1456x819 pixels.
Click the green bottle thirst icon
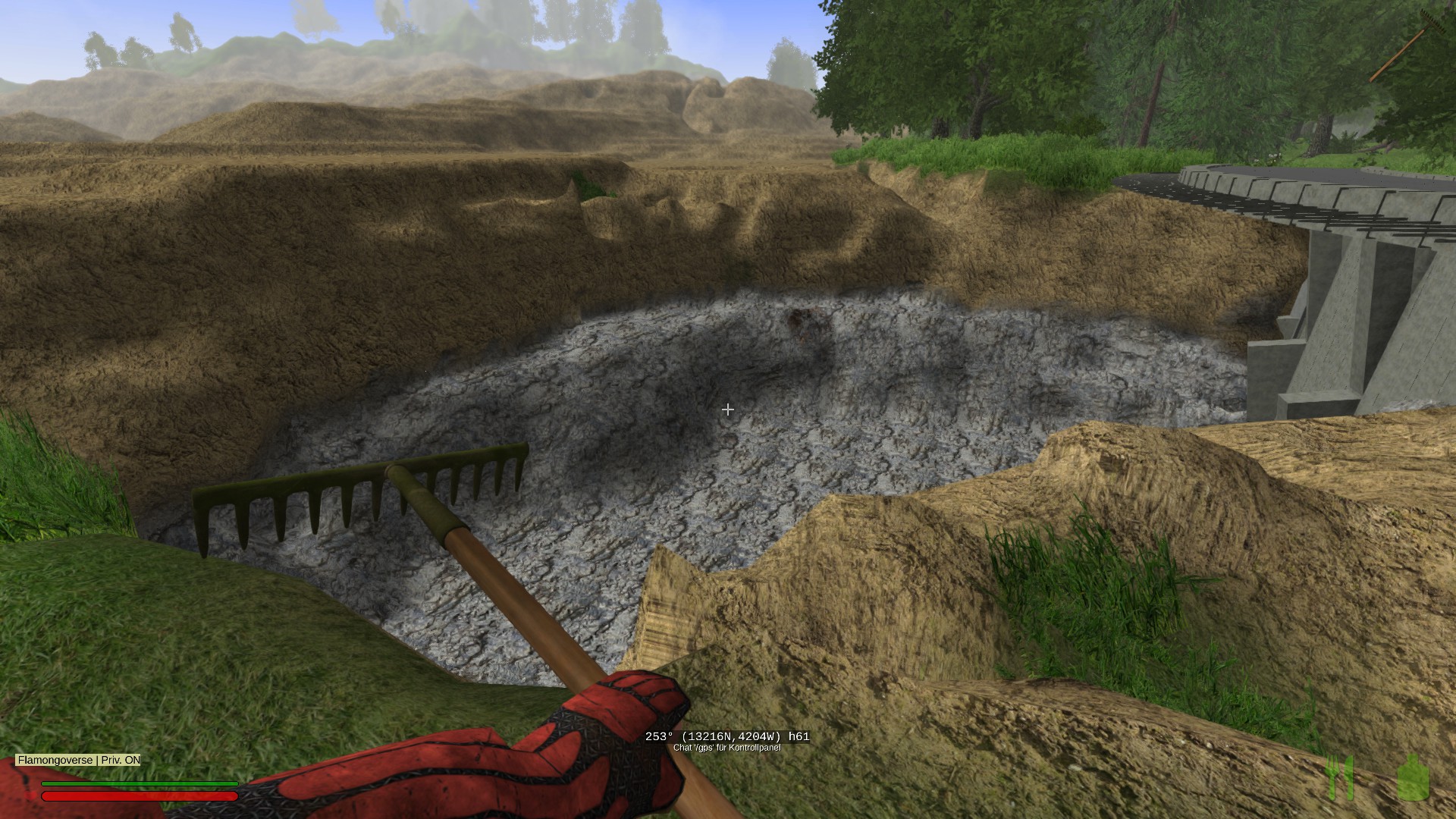point(1414,777)
